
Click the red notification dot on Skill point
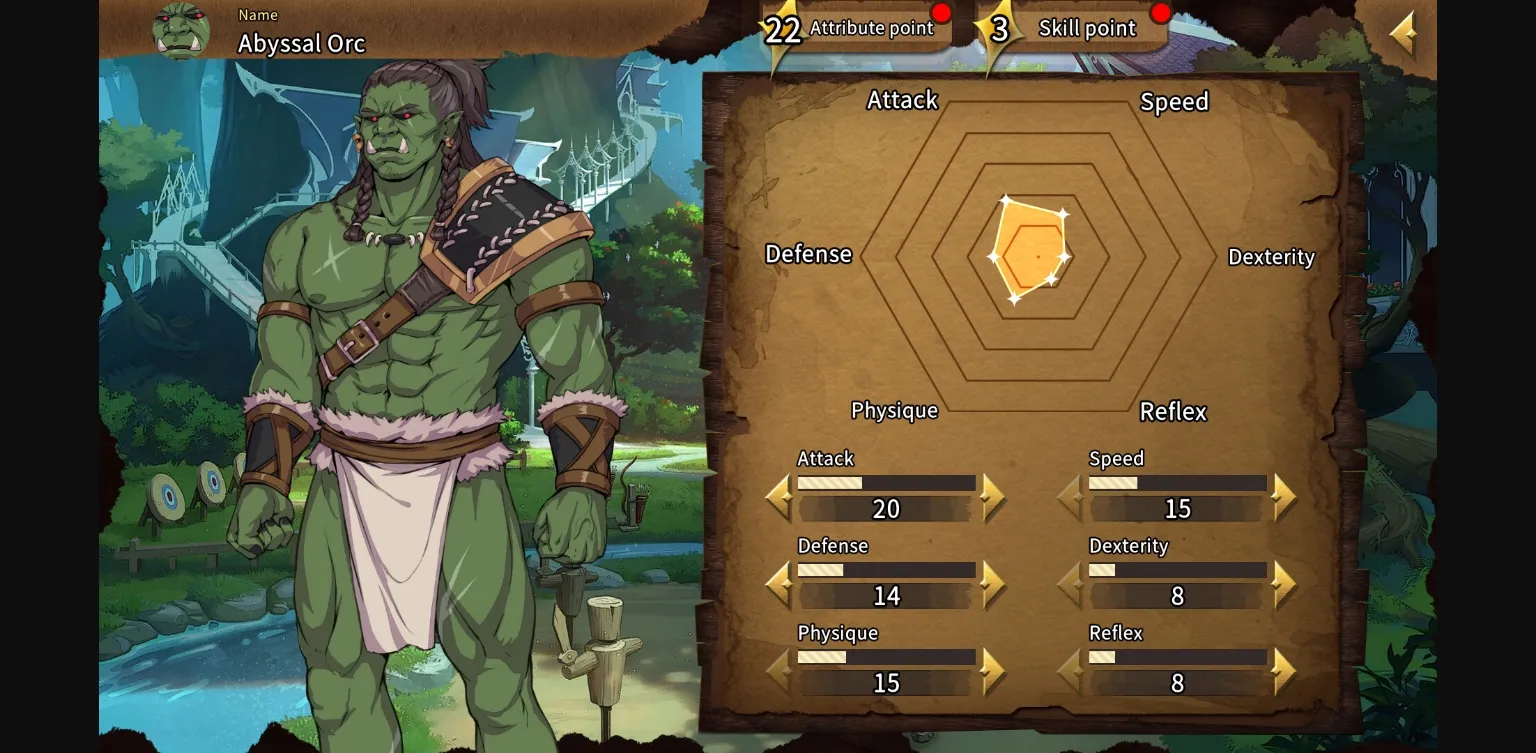point(1160,12)
